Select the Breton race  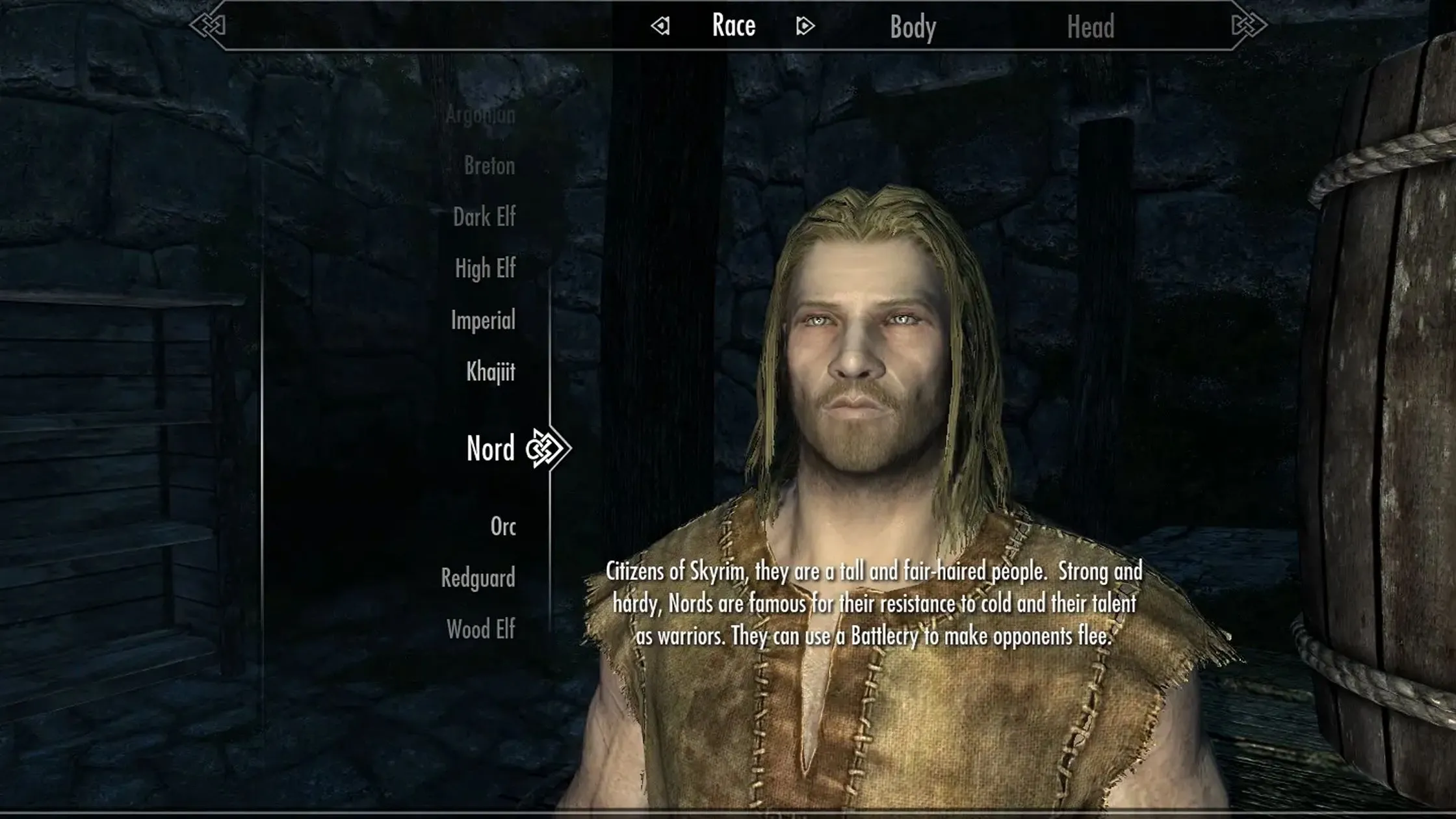click(489, 166)
